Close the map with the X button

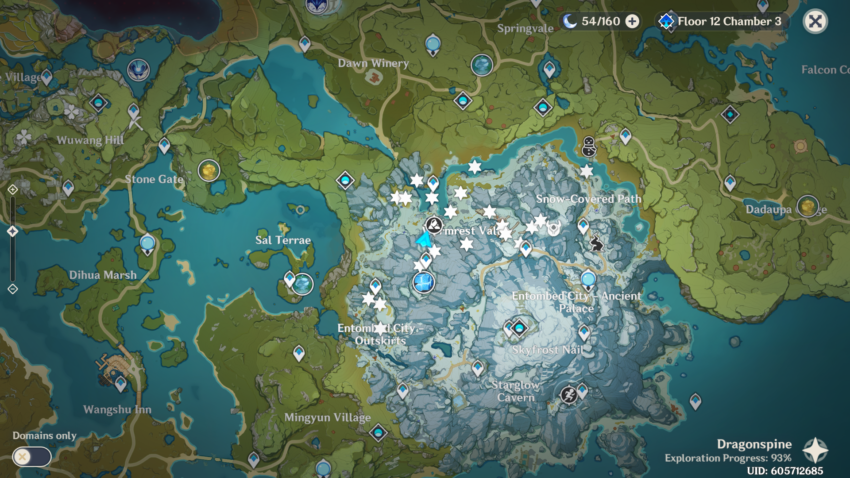tap(815, 21)
